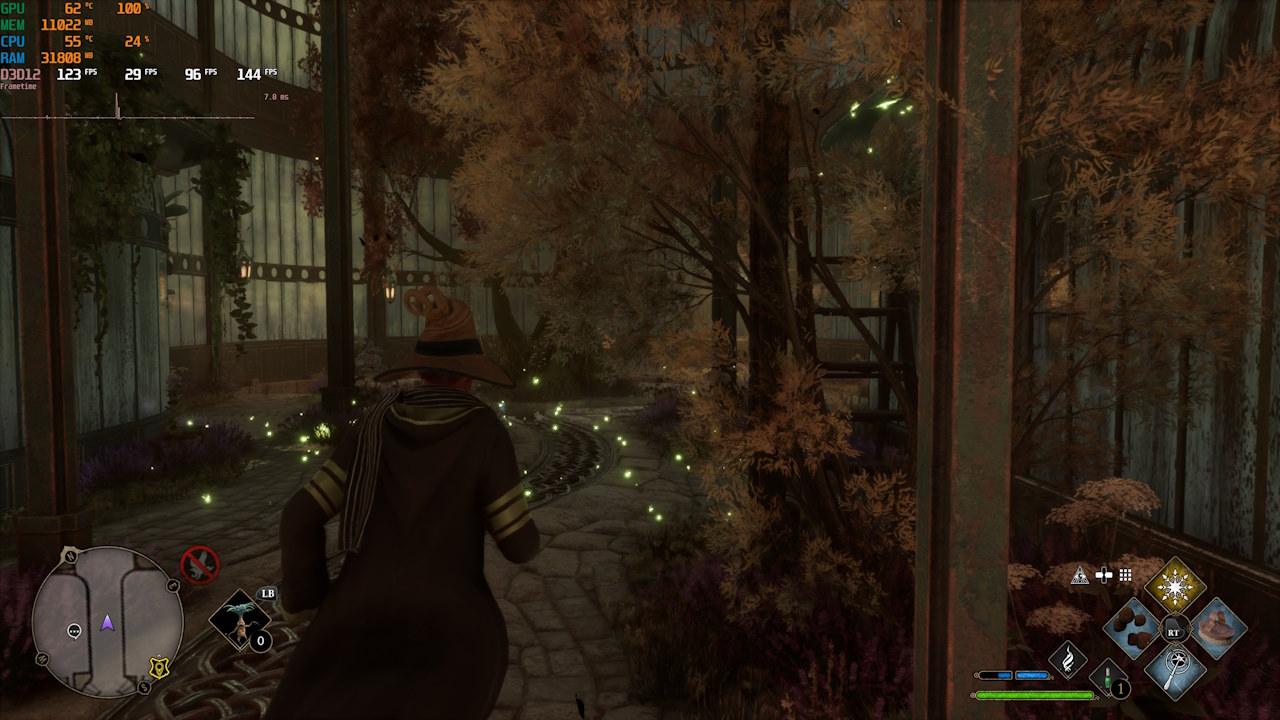Select the Mandrake tool slot

pos(239,620)
